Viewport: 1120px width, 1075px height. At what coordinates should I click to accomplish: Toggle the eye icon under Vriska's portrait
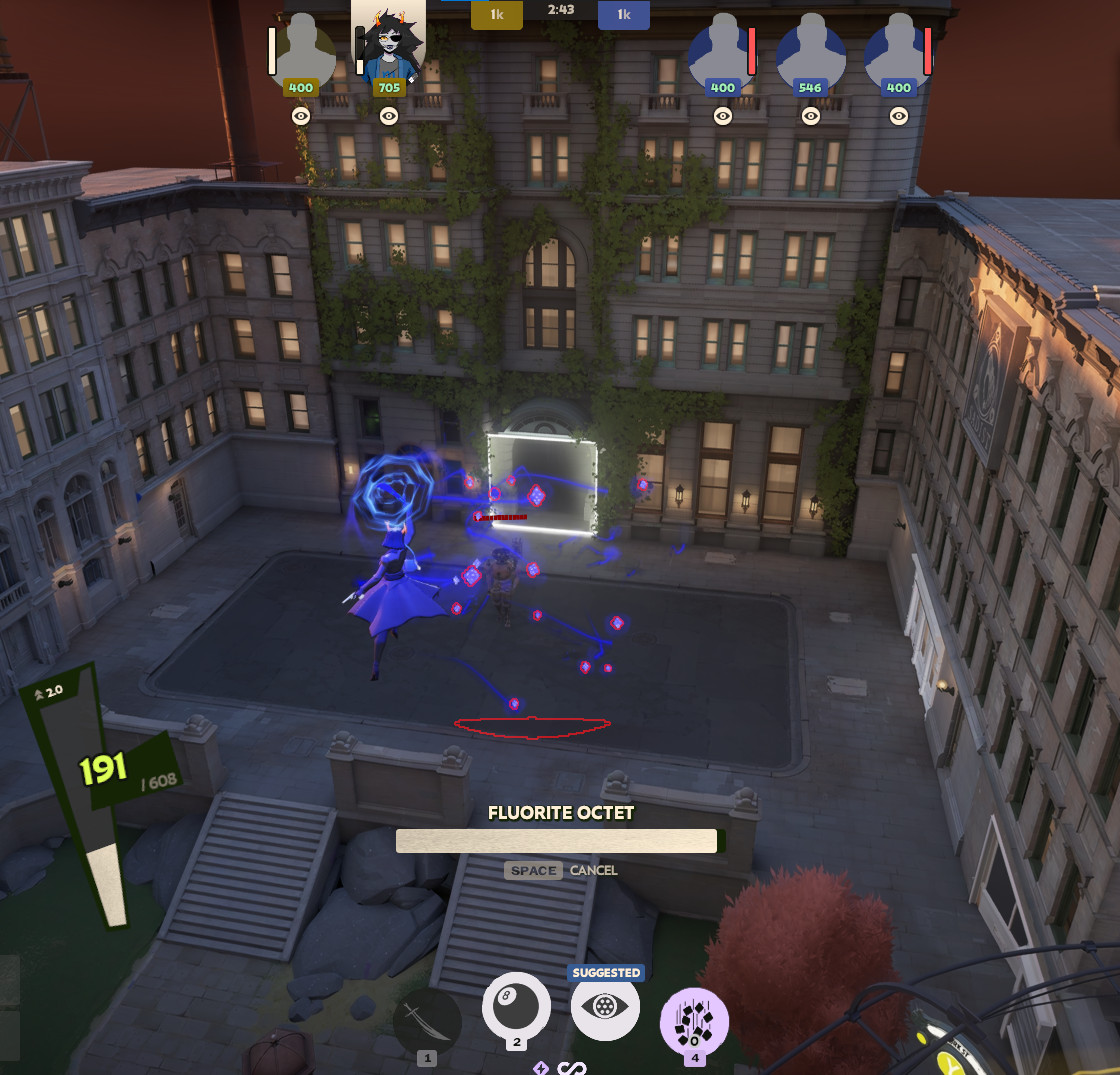[x=389, y=116]
